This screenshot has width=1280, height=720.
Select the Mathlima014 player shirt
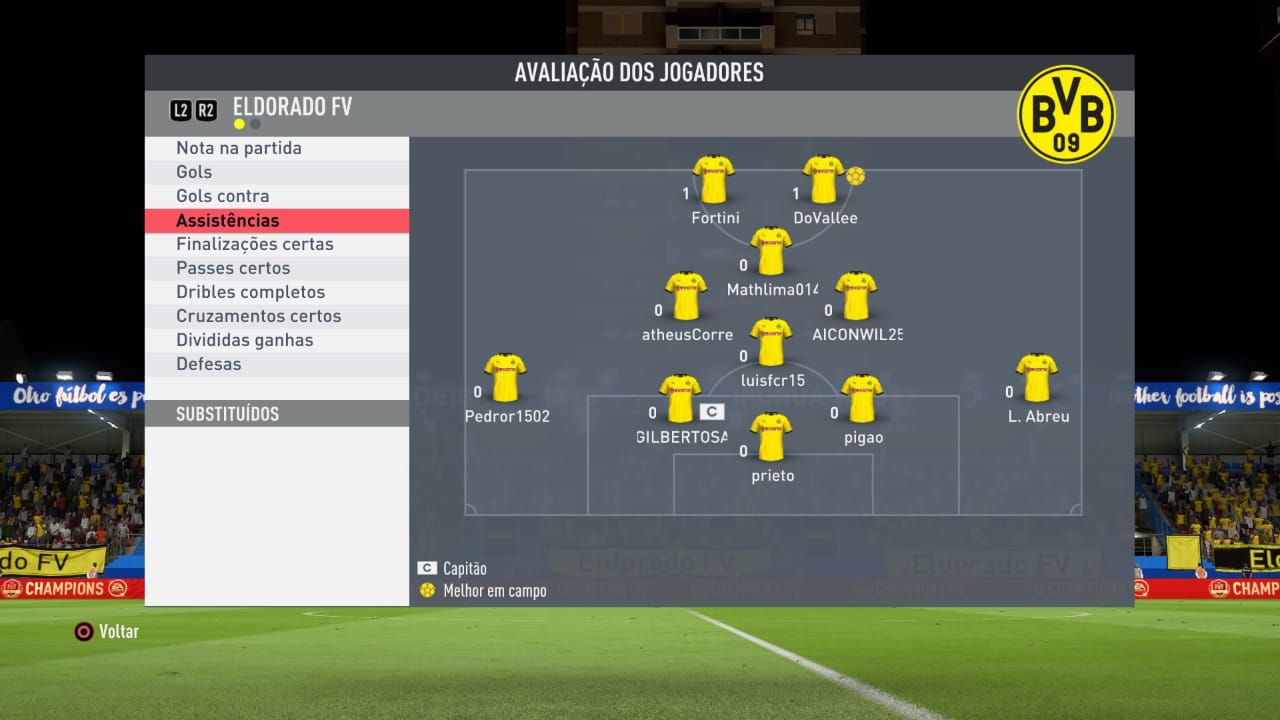[x=771, y=251]
